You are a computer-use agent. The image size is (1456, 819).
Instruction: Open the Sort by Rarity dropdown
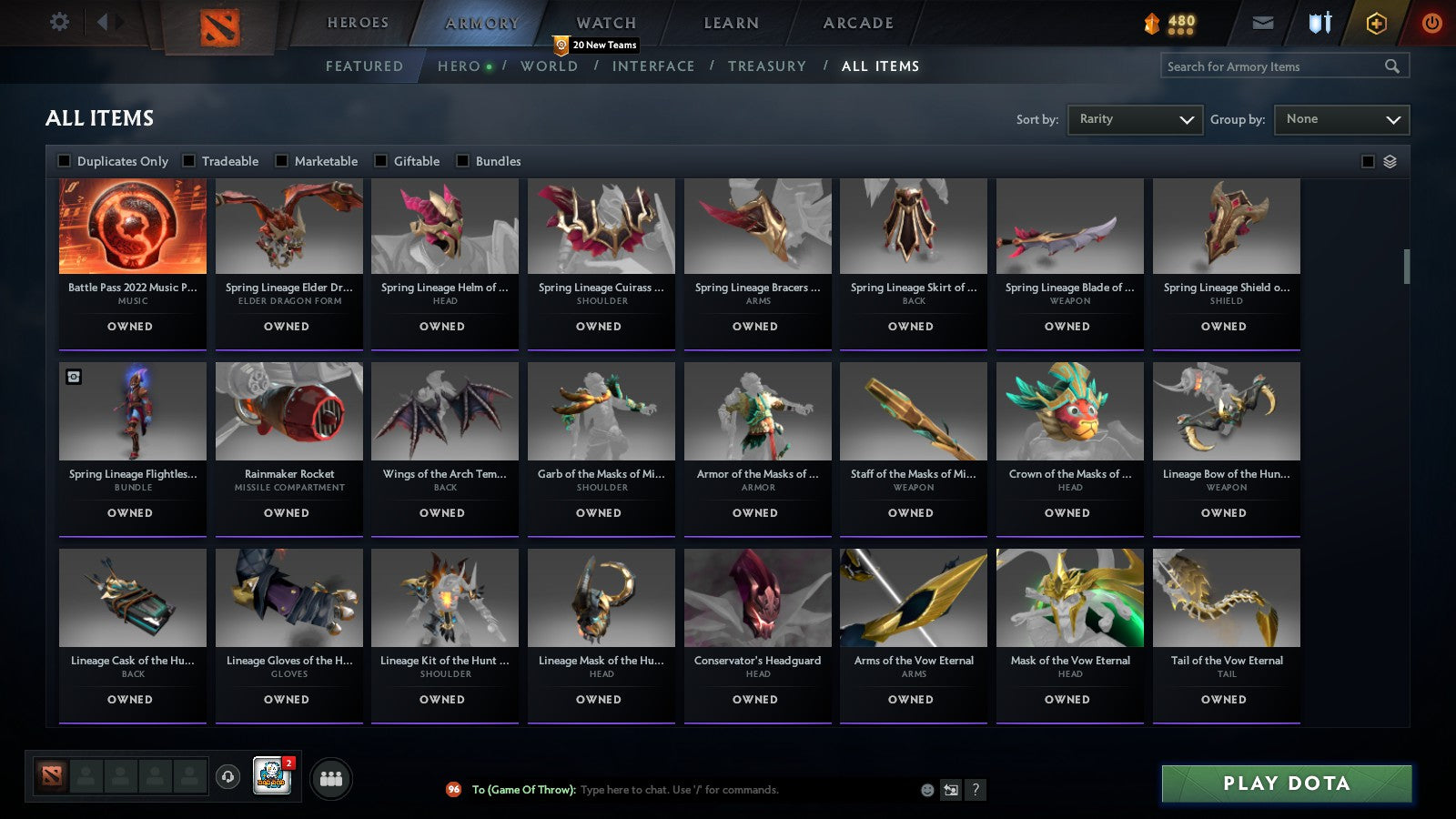click(1135, 119)
